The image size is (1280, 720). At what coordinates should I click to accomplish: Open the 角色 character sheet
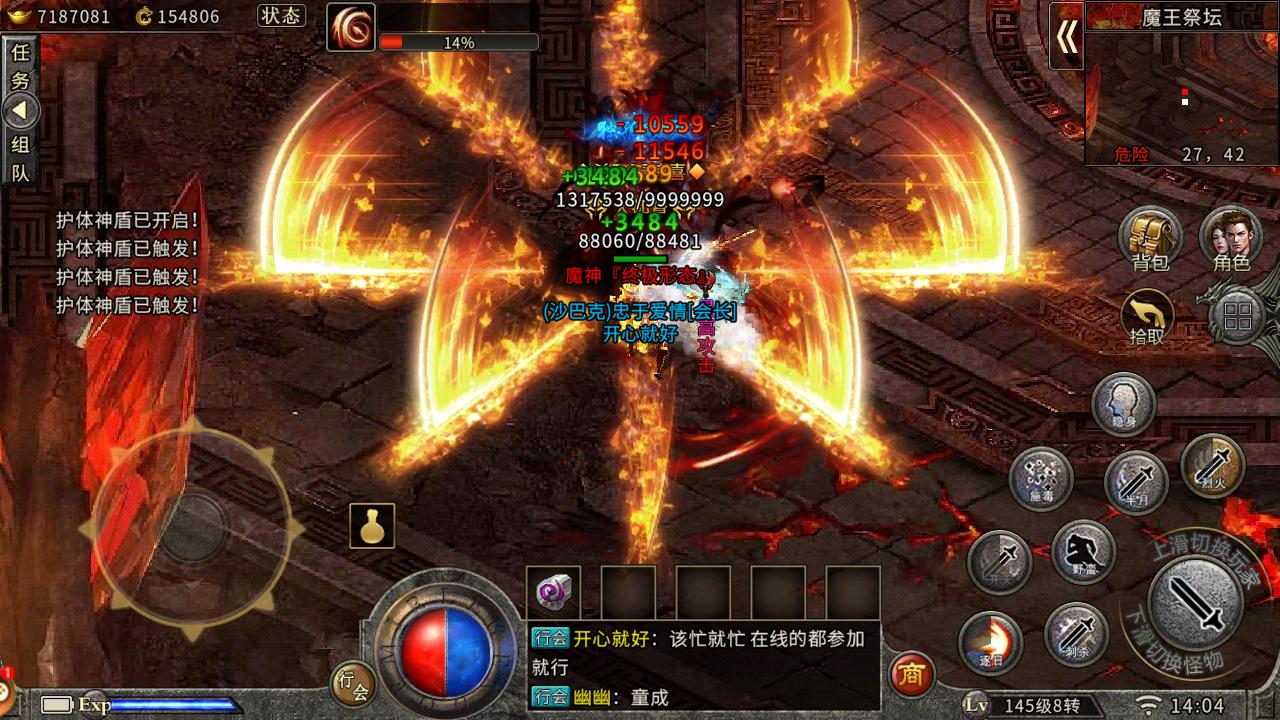(1231, 240)
